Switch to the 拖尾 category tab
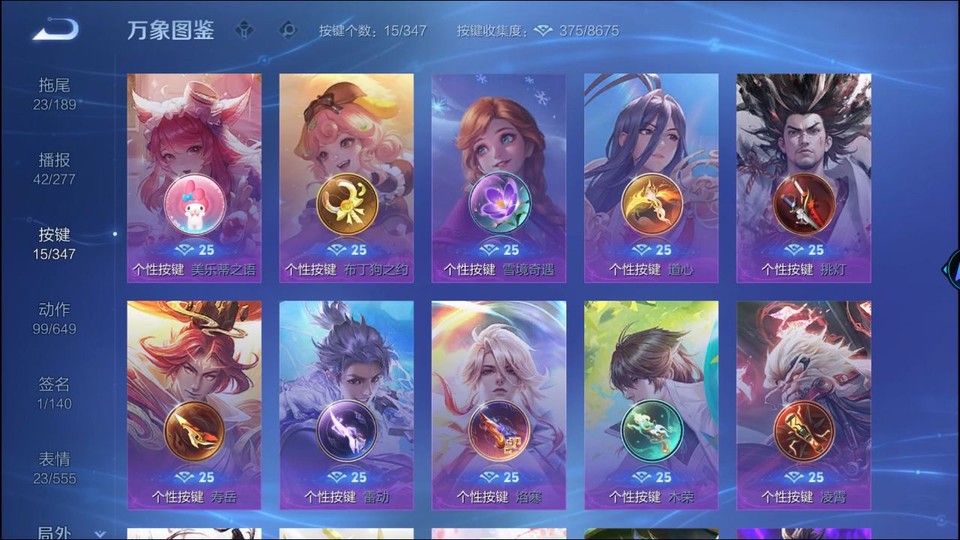 pyautogui.click(x=55, y=94)
